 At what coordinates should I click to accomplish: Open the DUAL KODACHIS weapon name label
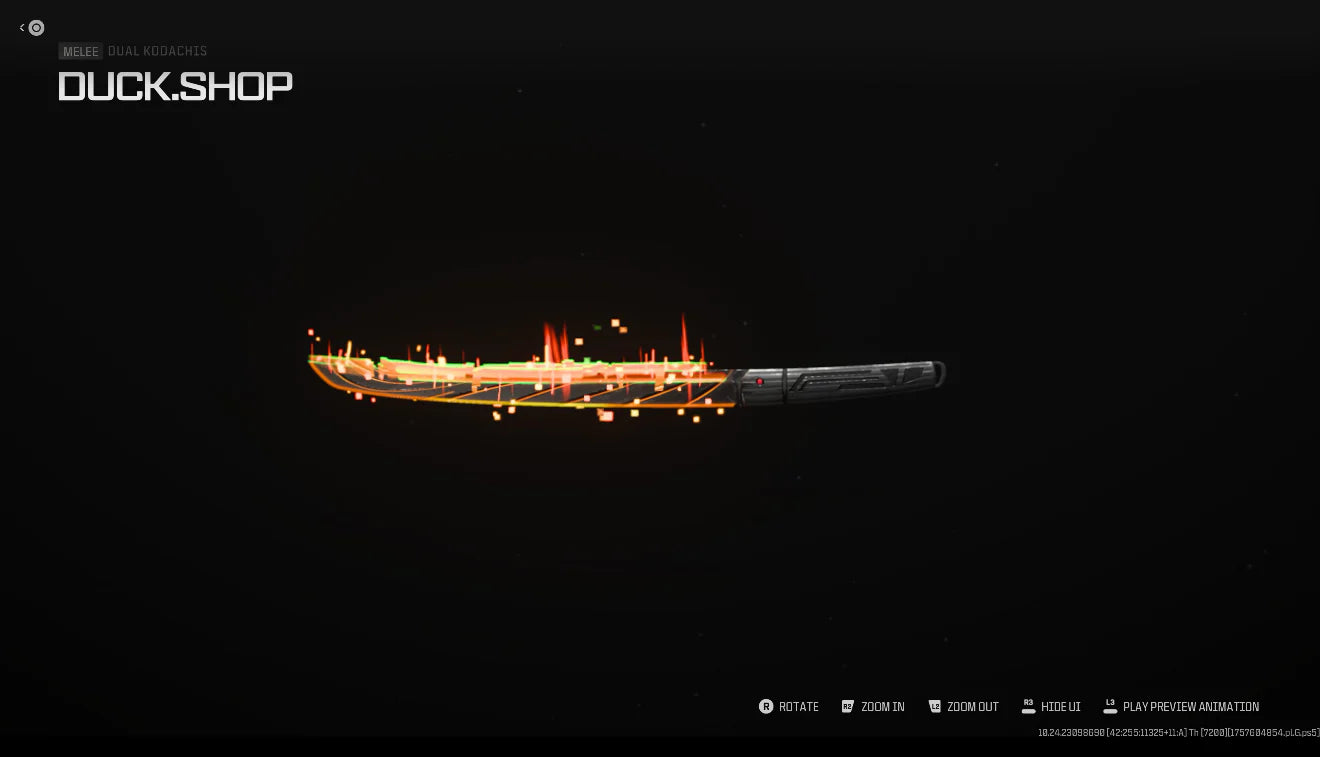(x=157, y=51)
